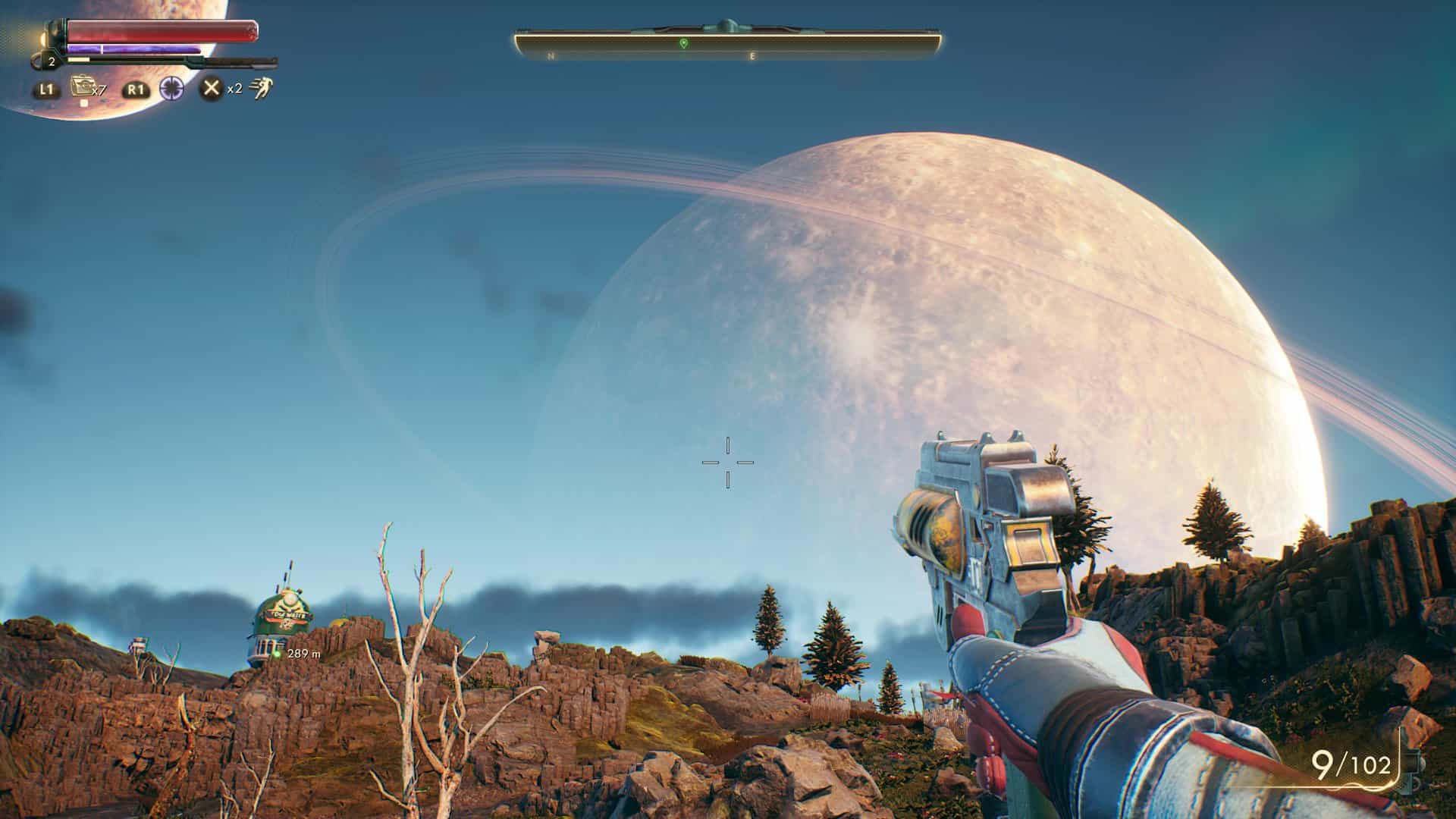Select the compass bar

pyautogui.click(x=727, y=45)
